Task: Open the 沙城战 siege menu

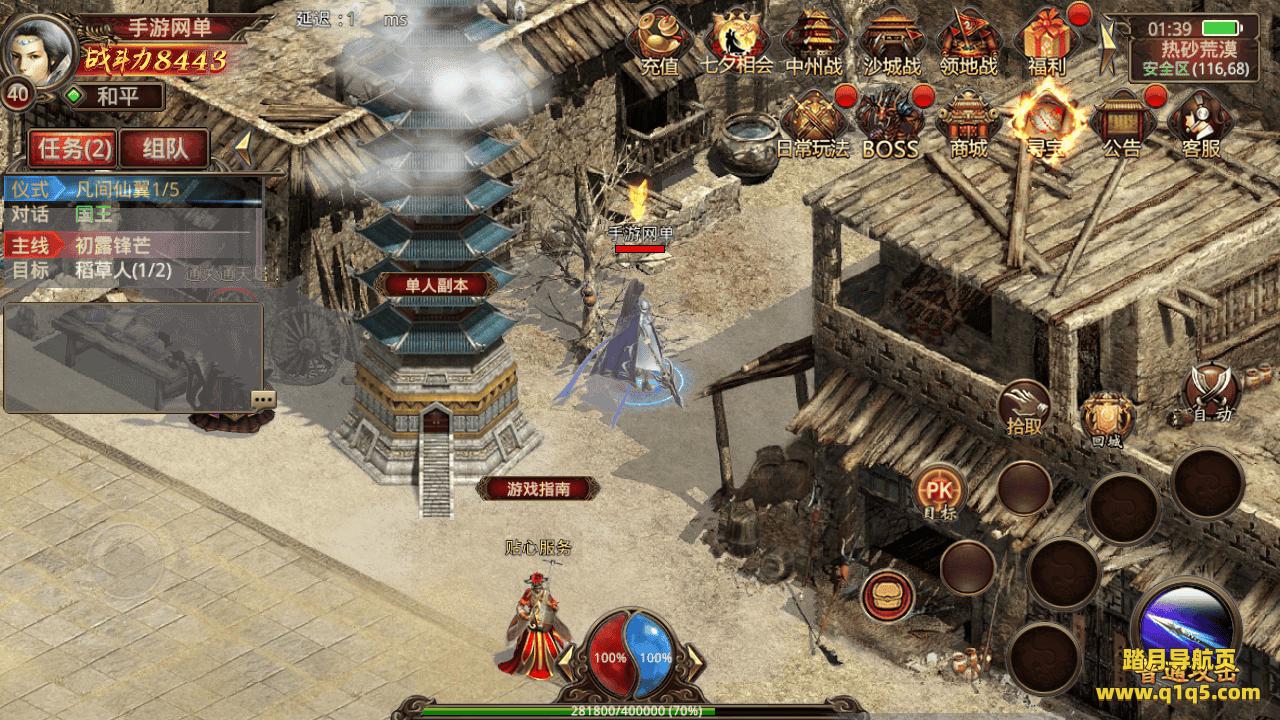Action: pos(890,40)
